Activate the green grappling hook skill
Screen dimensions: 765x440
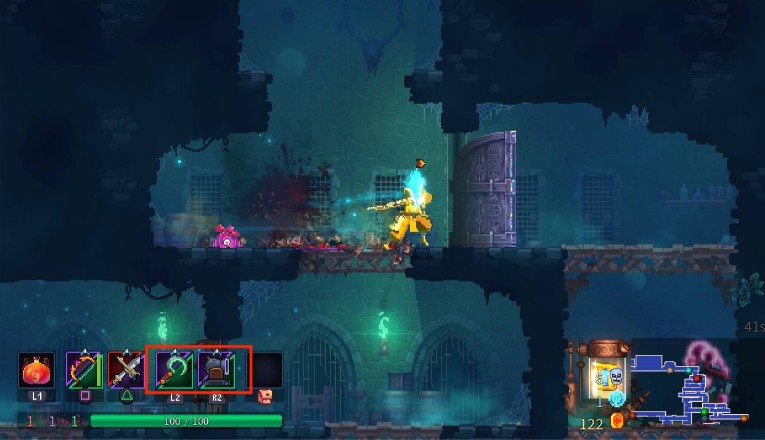174,371
